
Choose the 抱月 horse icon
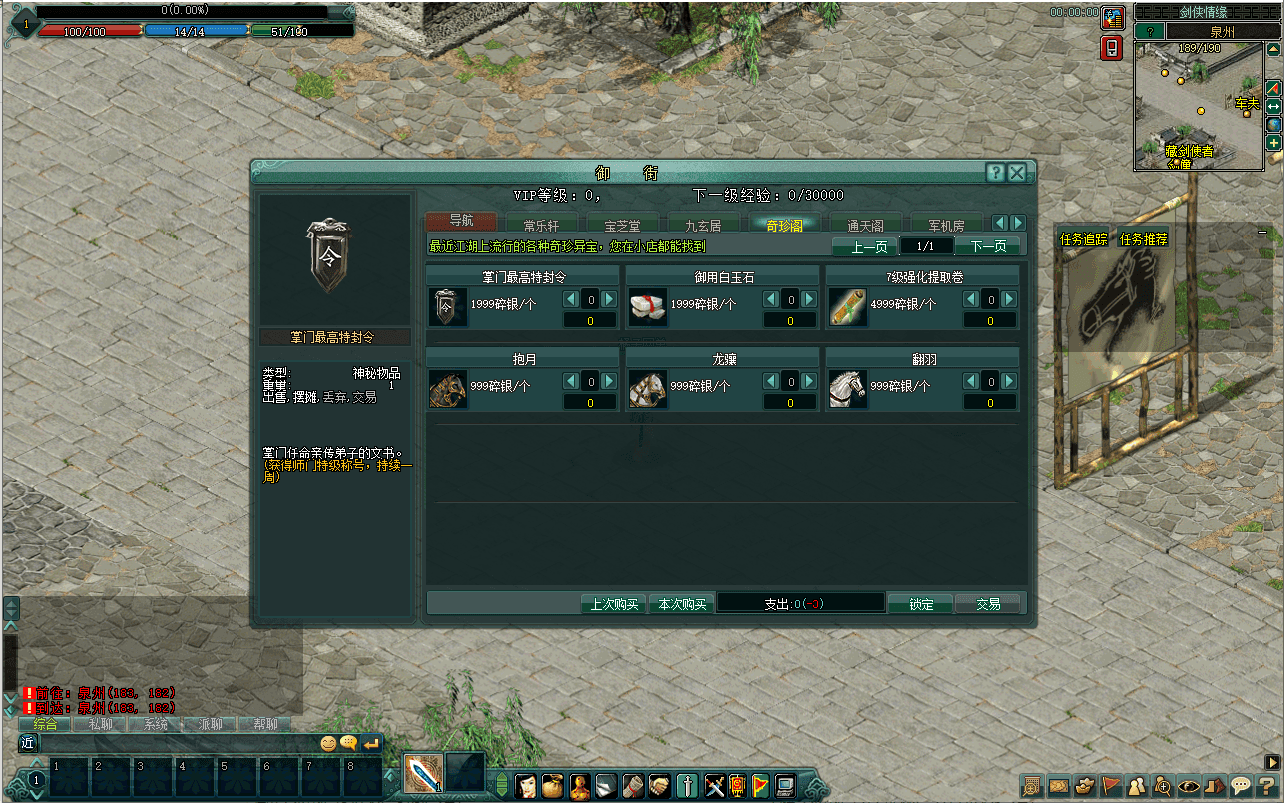click(447, 389)
